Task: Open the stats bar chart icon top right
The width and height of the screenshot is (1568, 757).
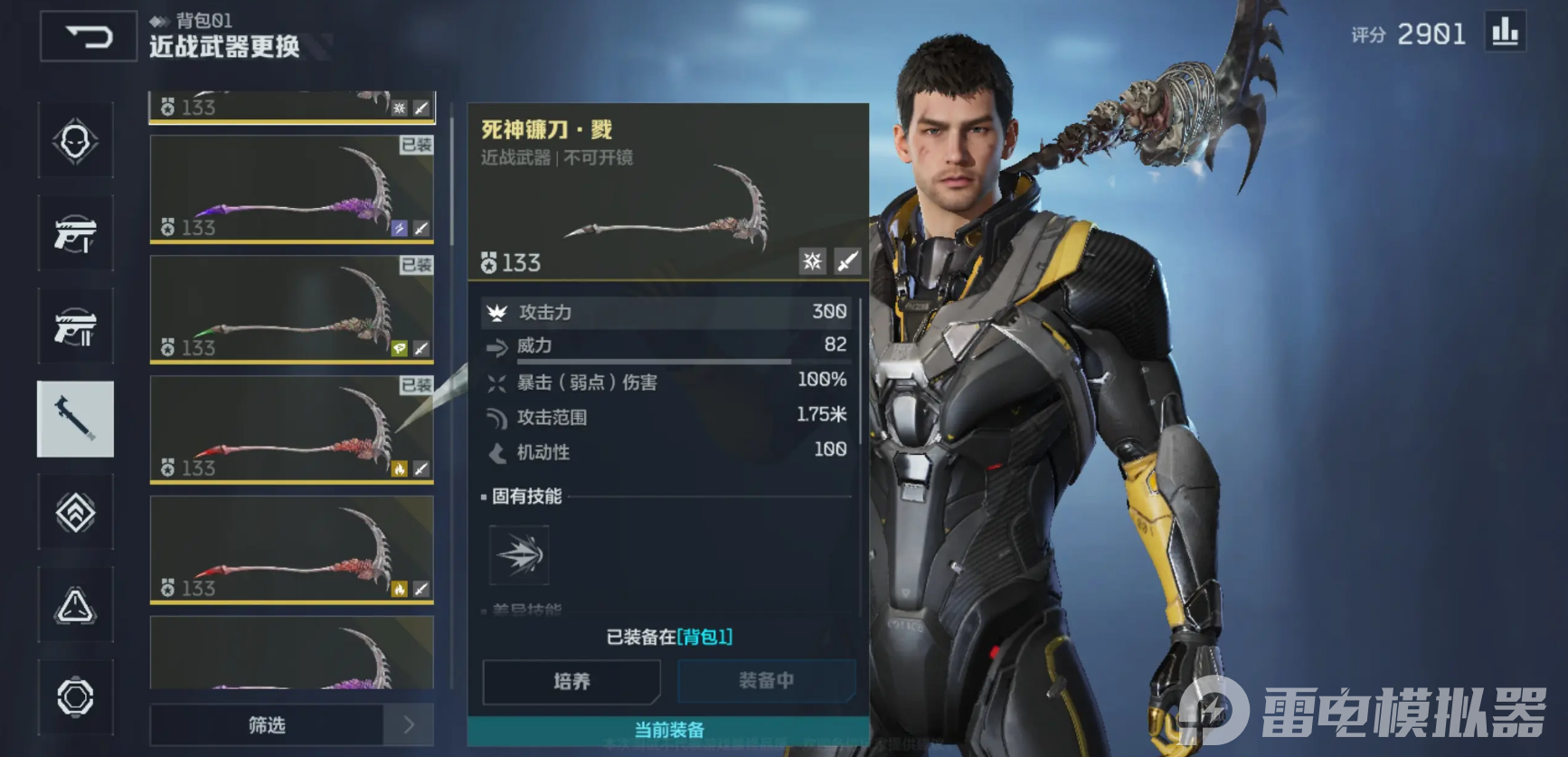Action: point(1504,33)
